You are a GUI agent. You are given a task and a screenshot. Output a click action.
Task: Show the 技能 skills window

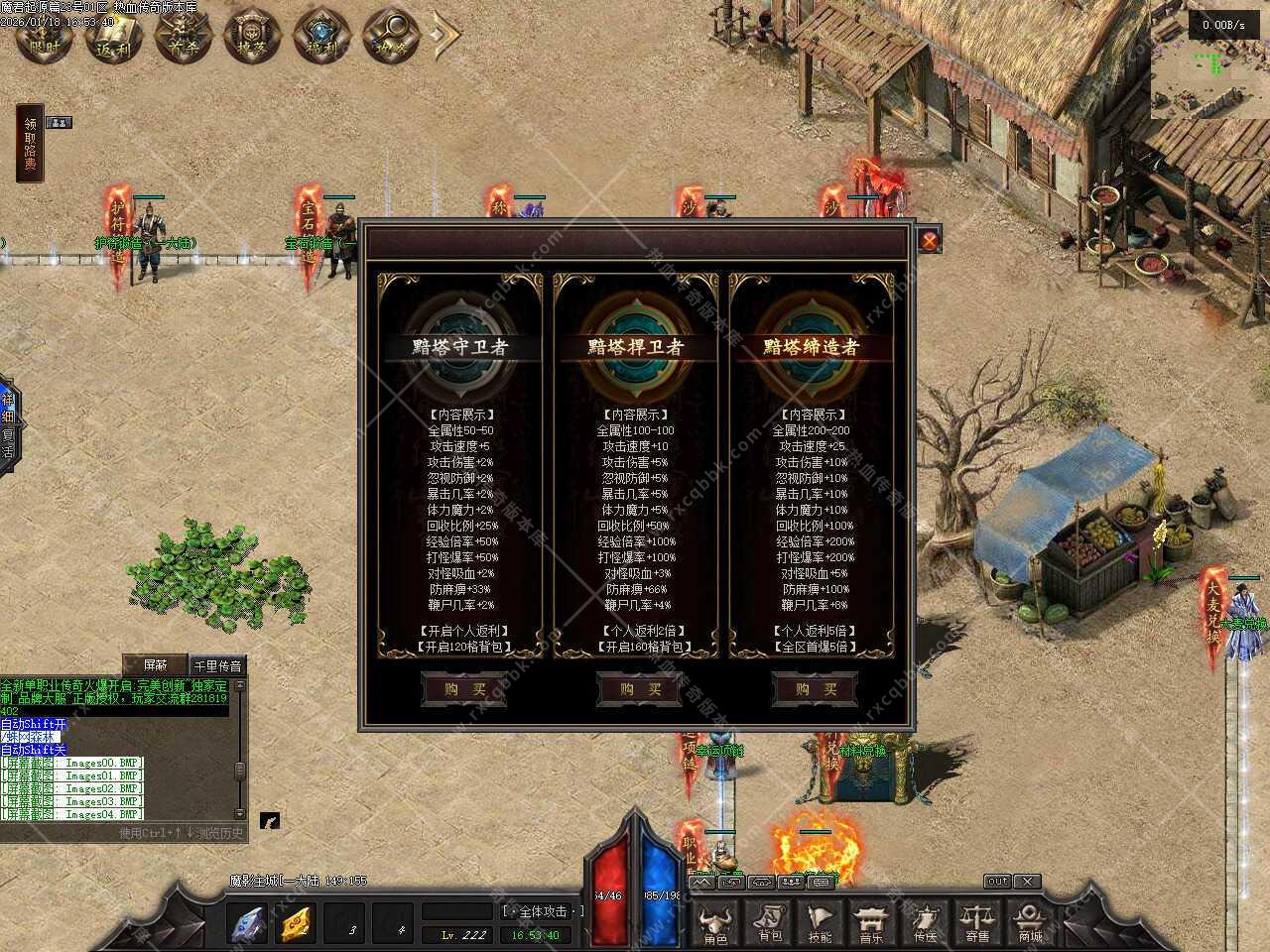(821, 923)
